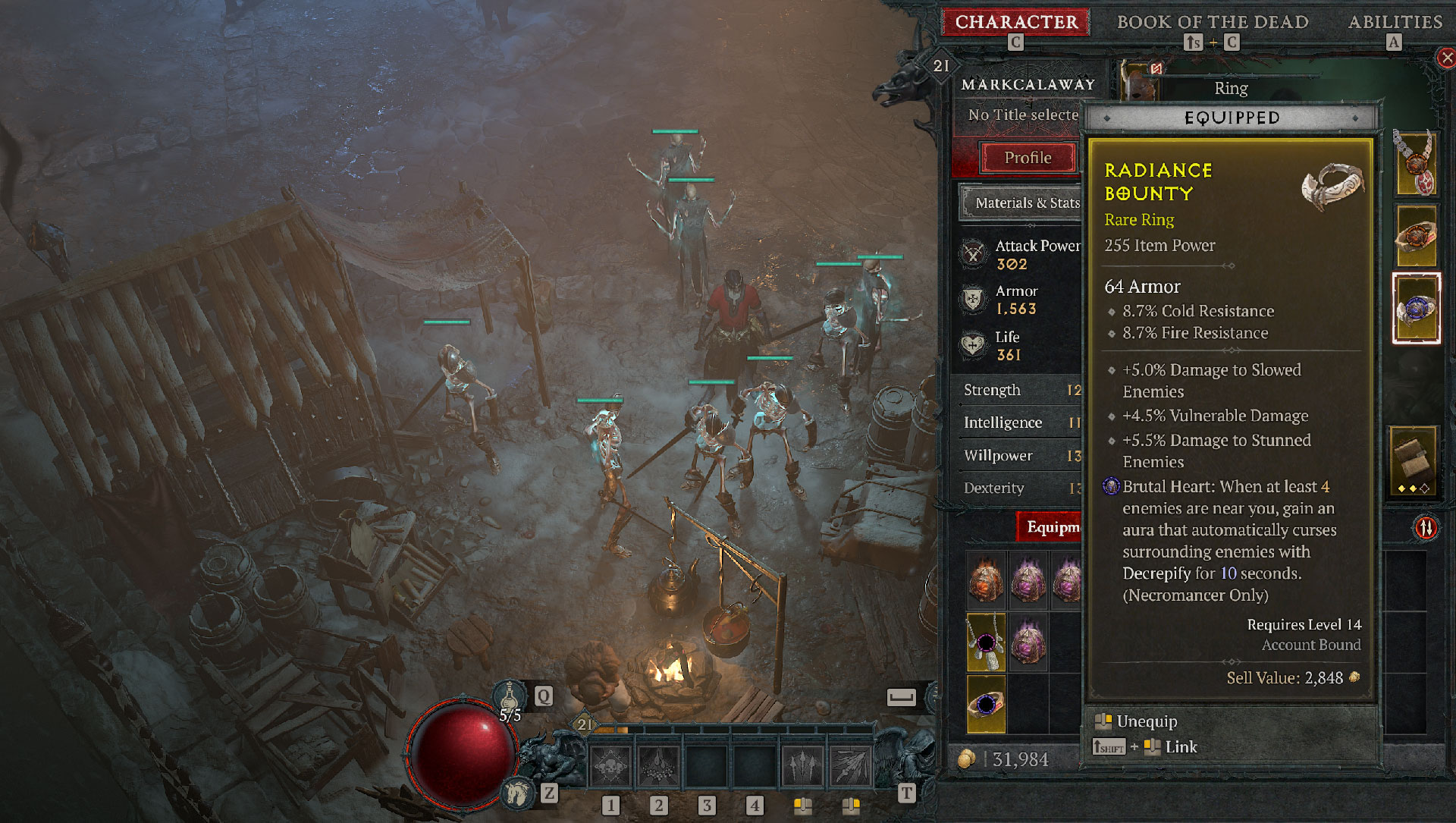Image resolution: width=1456 pixels, height=823 pixels.
Task: Click the equipped amulet slot
Action: point(1415,163)
